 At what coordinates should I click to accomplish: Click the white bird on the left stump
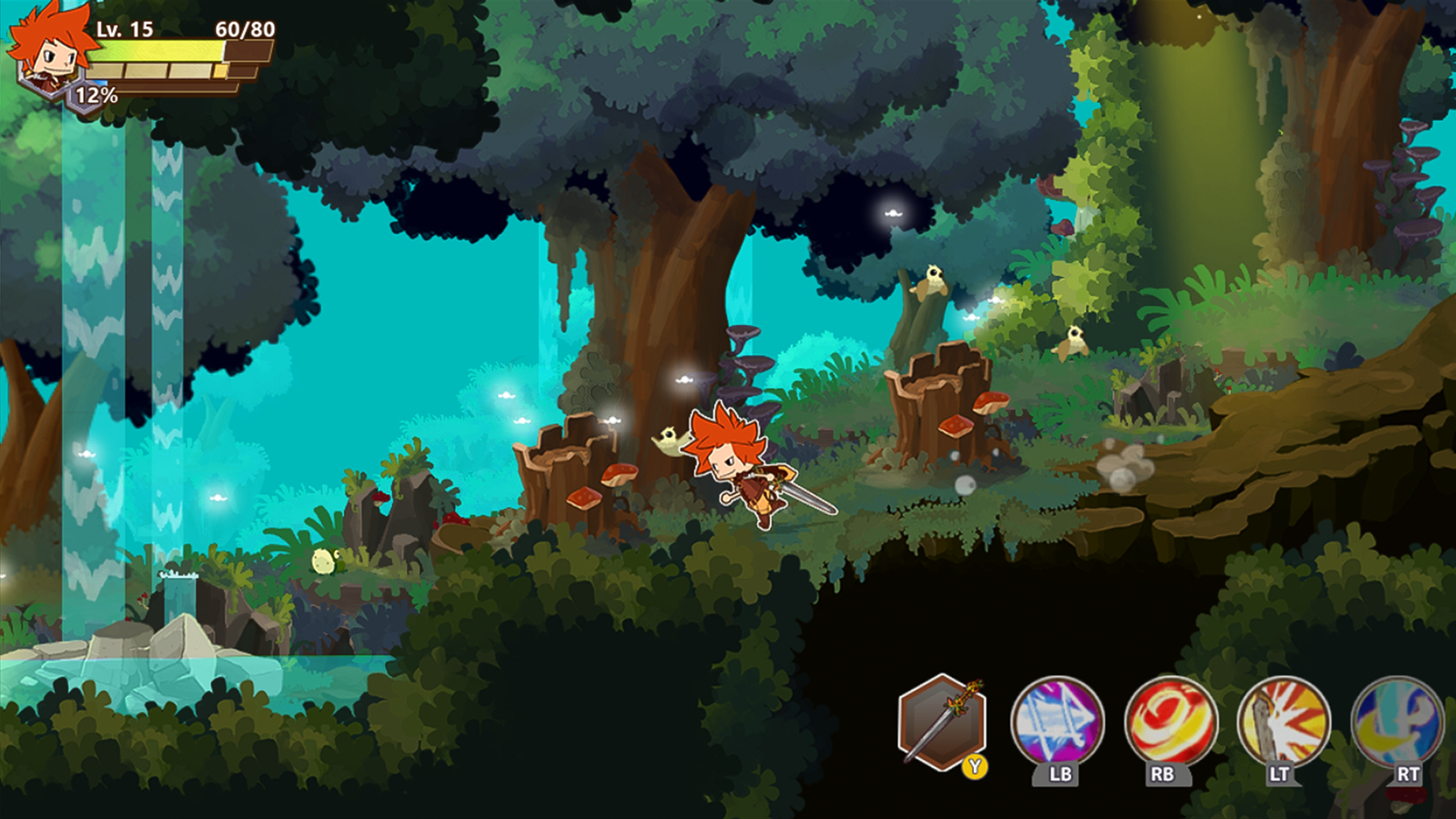click(x=670, y=437)
